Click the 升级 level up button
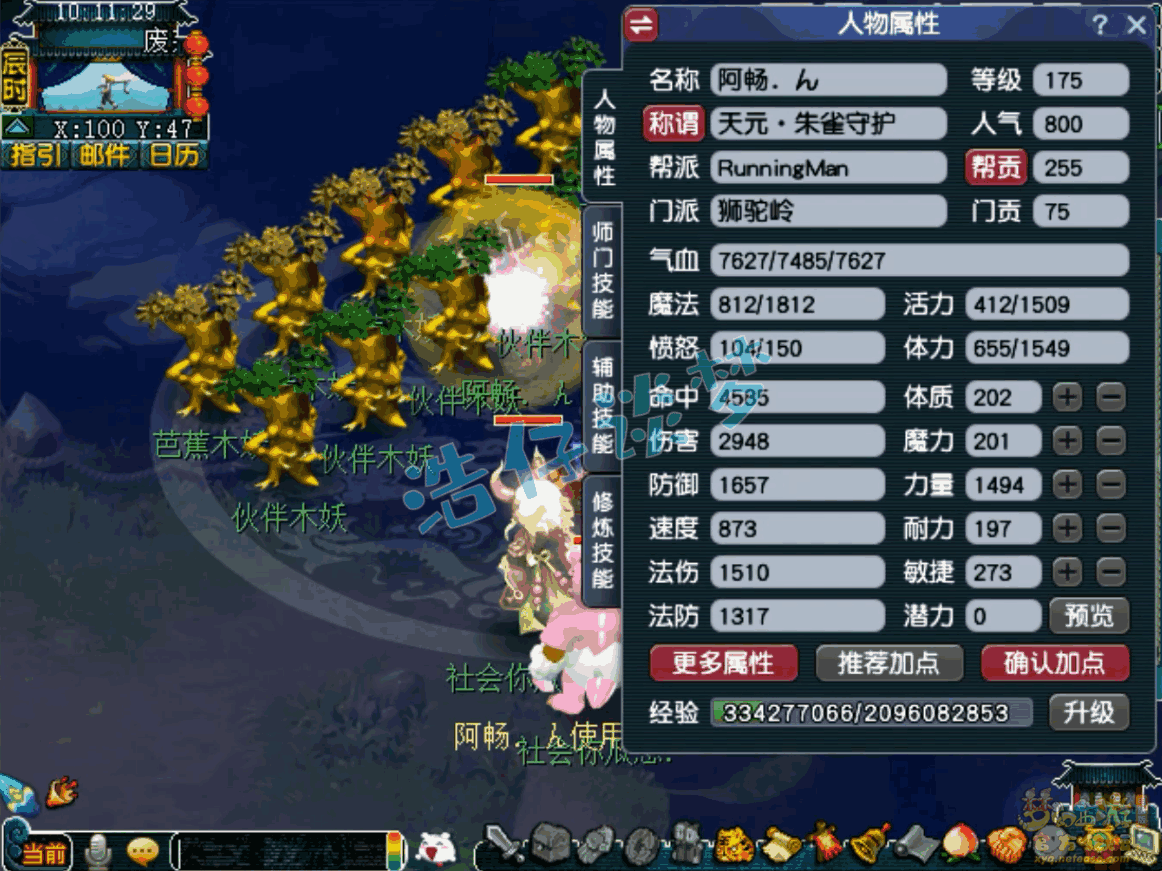The image size is (1162, 871). 1088,713
